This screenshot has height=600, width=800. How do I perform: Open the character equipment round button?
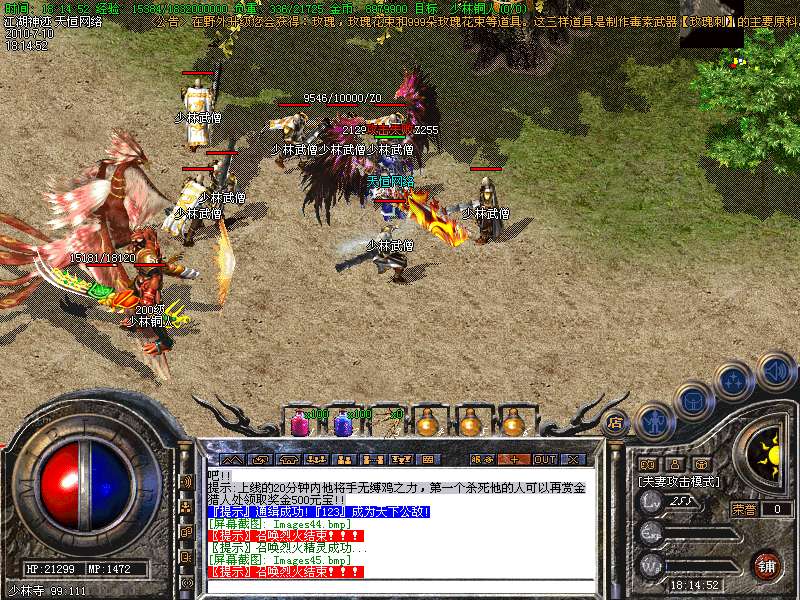tap(654, 421)
